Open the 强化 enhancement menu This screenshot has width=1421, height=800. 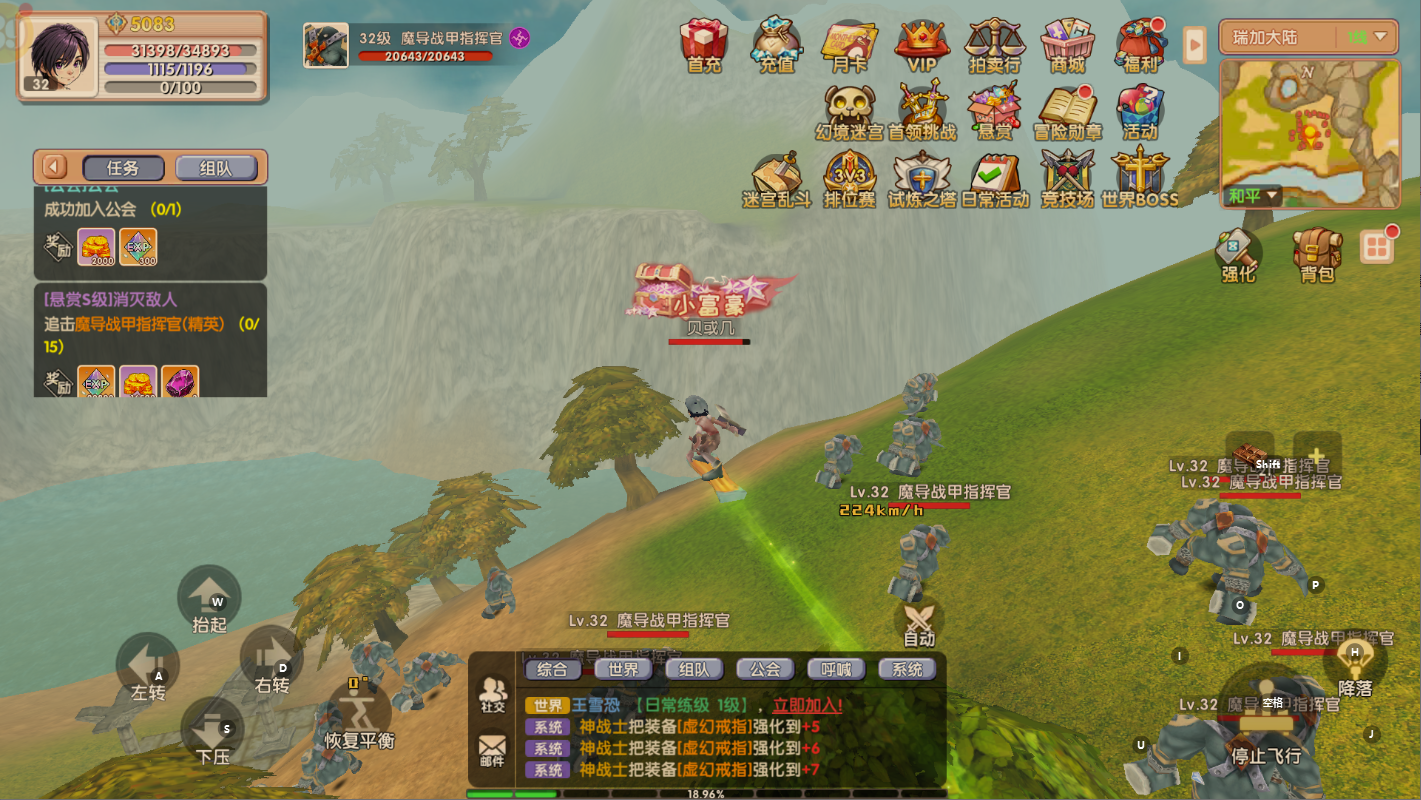point(1238,254)
